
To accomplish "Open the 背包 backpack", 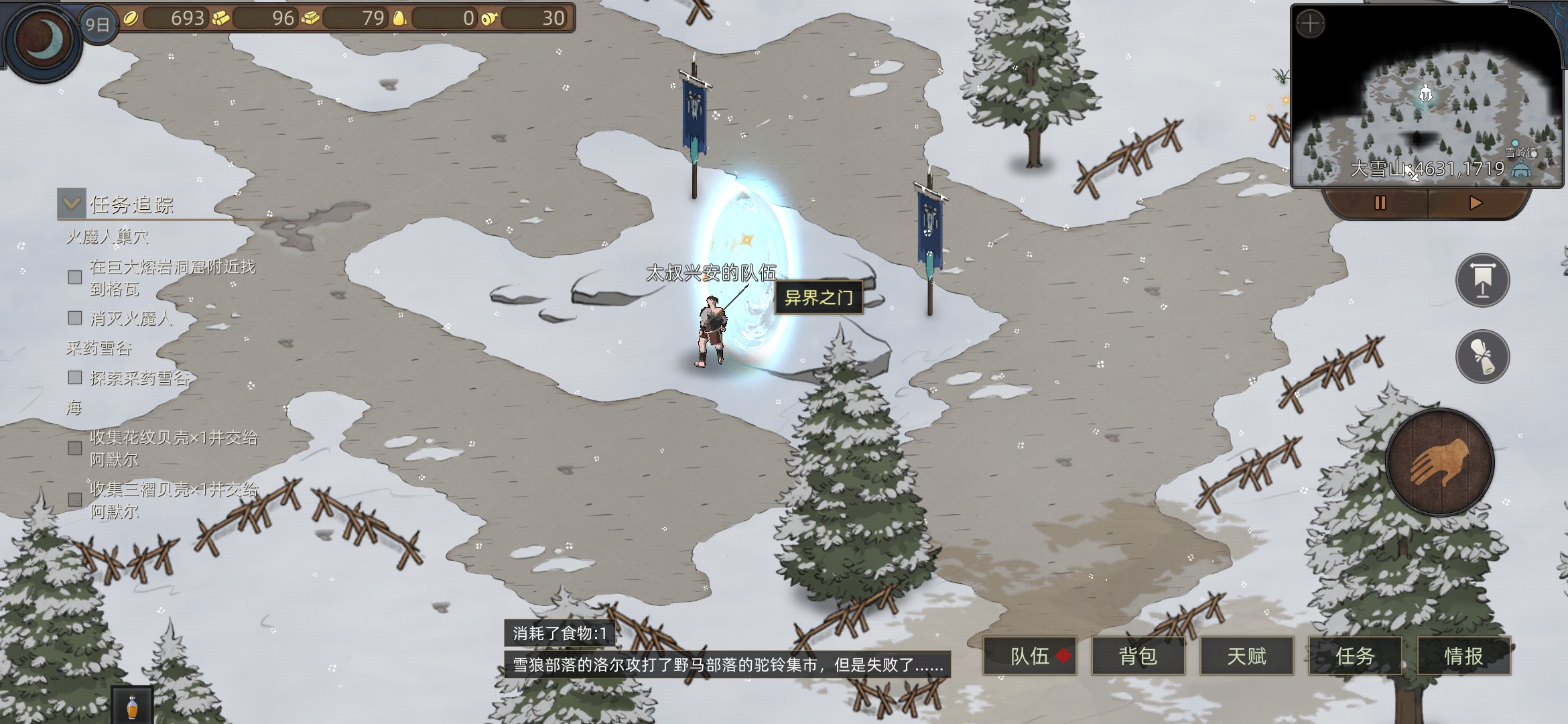I will (1138, 656).
